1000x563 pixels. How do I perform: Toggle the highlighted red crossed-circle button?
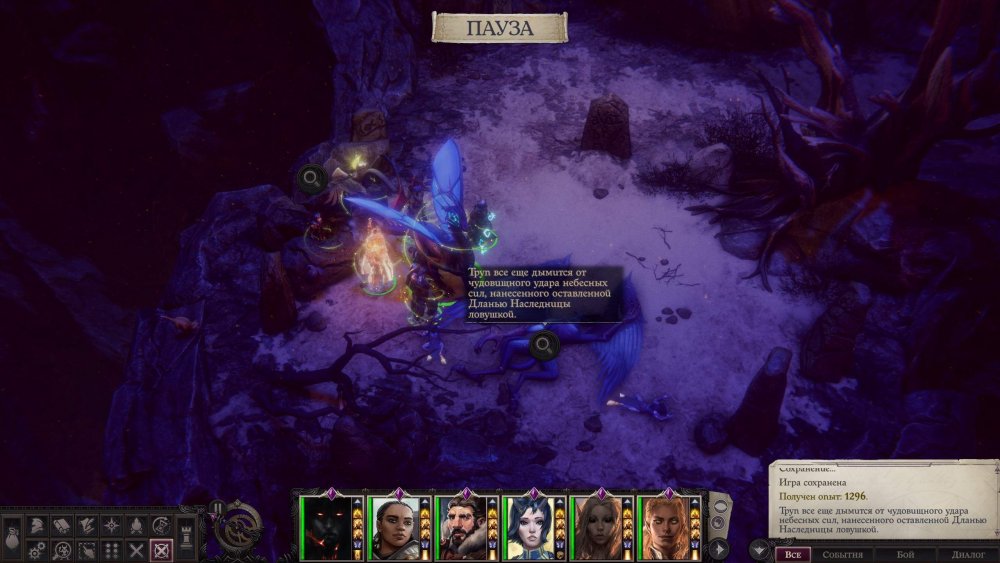(x=161, y=550)
